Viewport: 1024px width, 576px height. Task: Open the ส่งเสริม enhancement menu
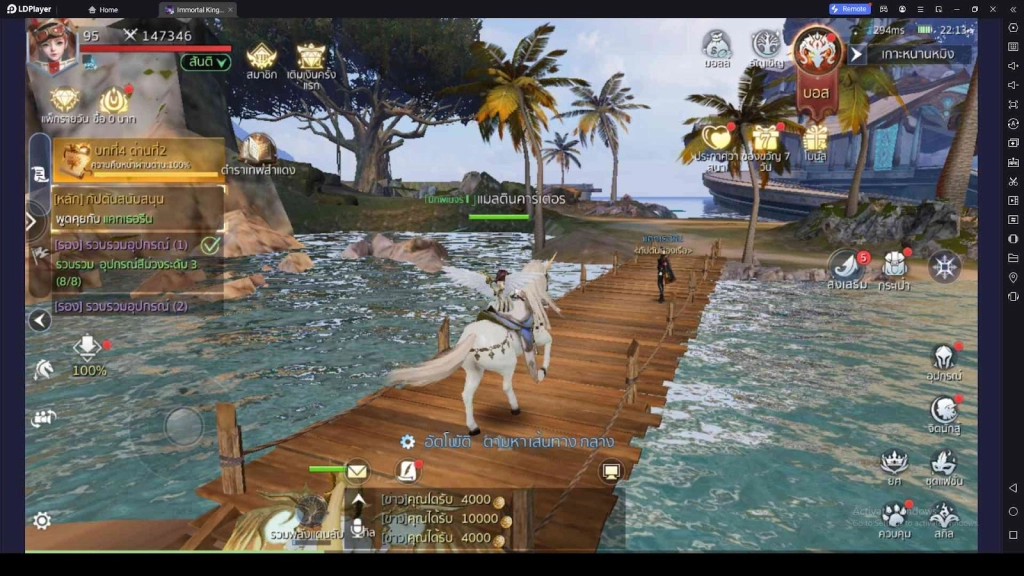847,268
